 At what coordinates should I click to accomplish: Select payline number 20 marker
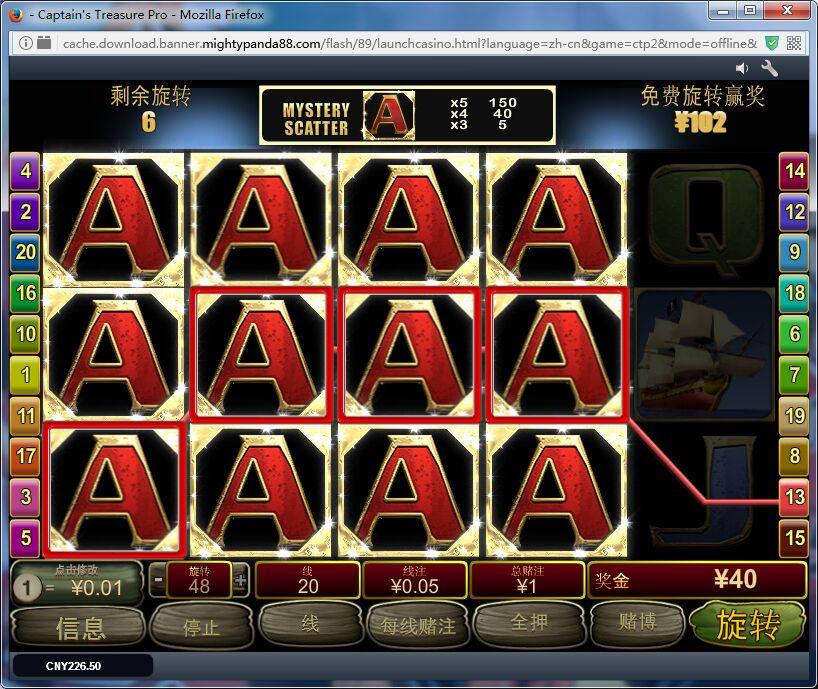[25, 253]
